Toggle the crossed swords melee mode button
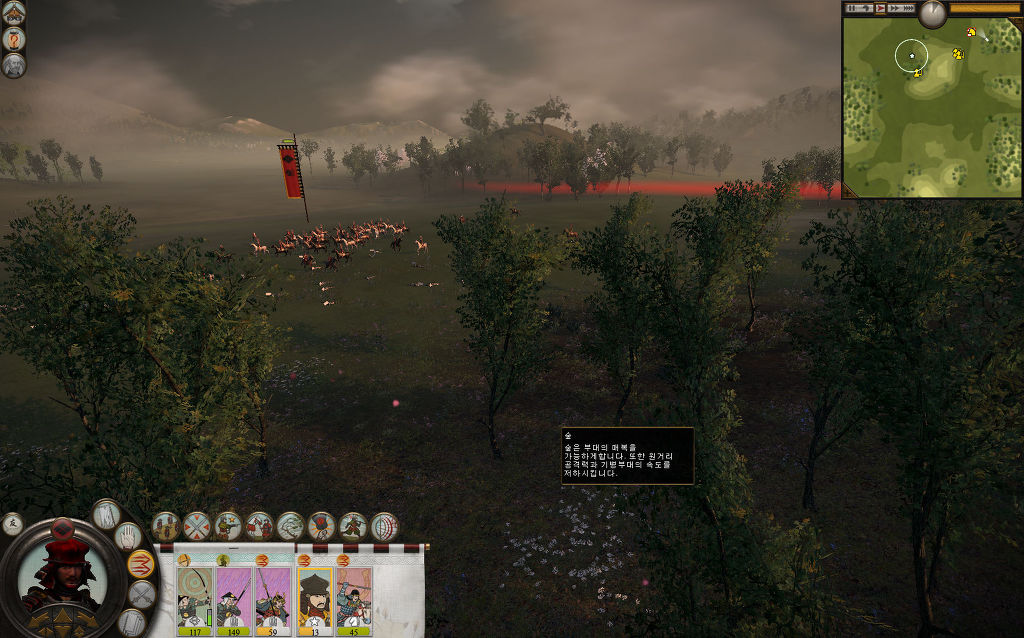This screenshot has width=1024, height=638. point(142,594)
